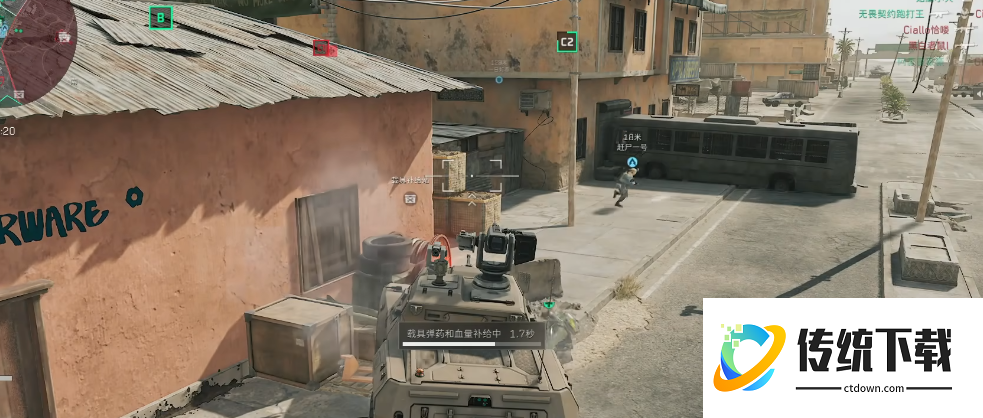The height and width of the screenshot is (418, 983).
Task: Select the red objective marker
Action: (x=321, y=47)
